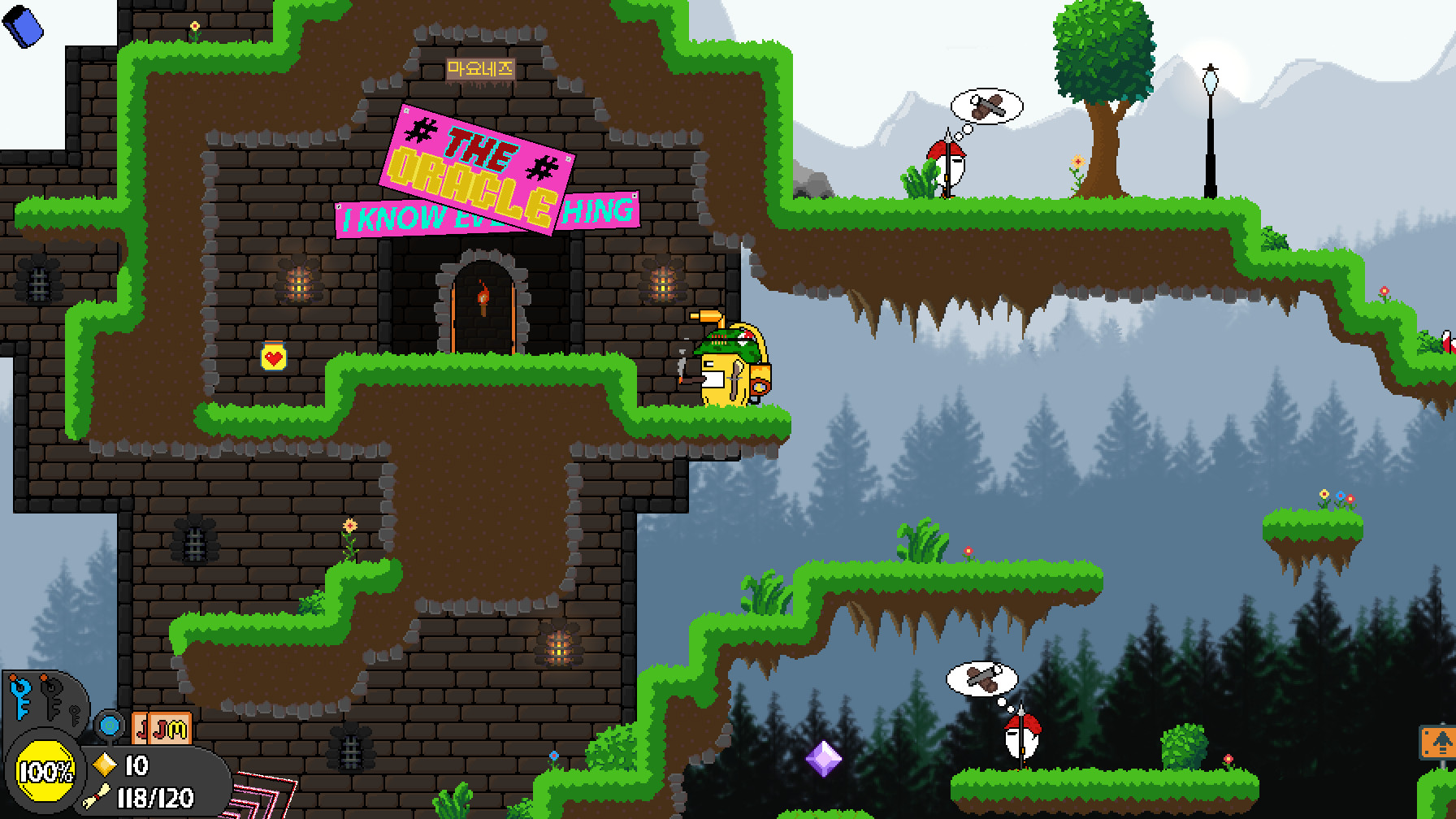The height and width of the screenshot is (819, 1456).
Task: Select the Korean sign above the castle entrance
Action: pyautogui.click(x=479, y=67)
